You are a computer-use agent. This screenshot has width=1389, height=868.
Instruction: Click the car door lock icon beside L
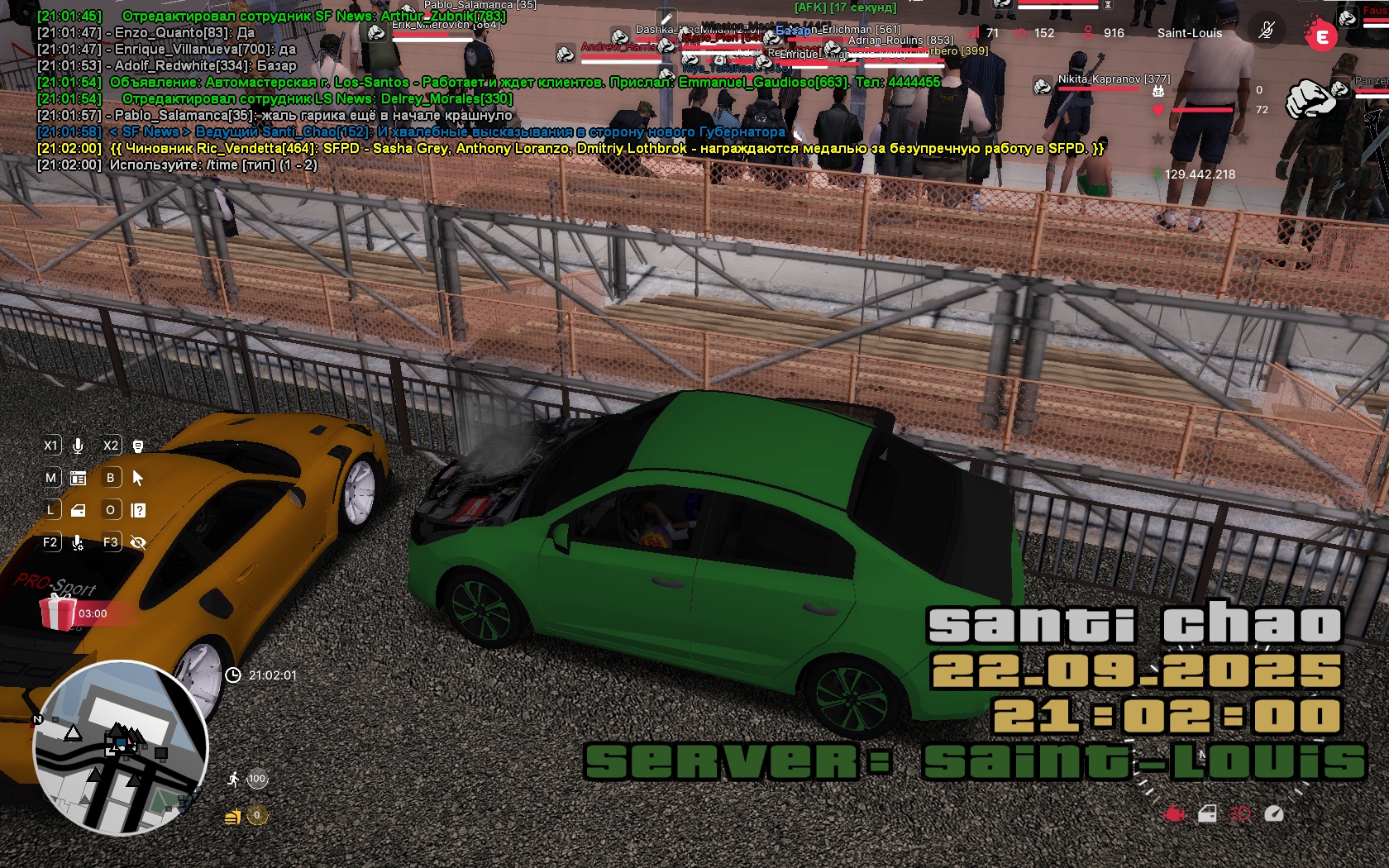tap(78, 510)
